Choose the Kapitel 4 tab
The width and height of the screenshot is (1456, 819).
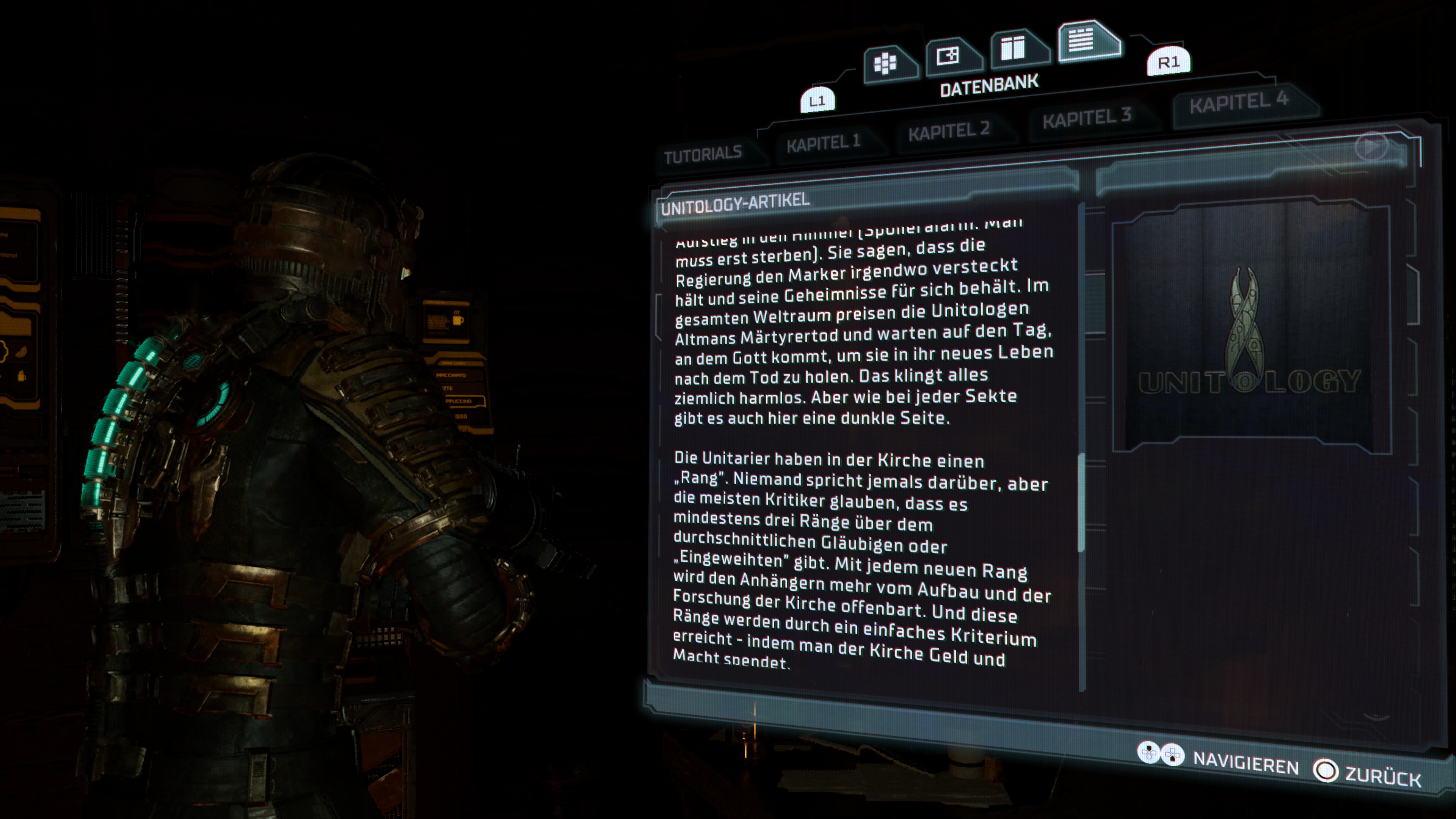tap(1238, 102)
